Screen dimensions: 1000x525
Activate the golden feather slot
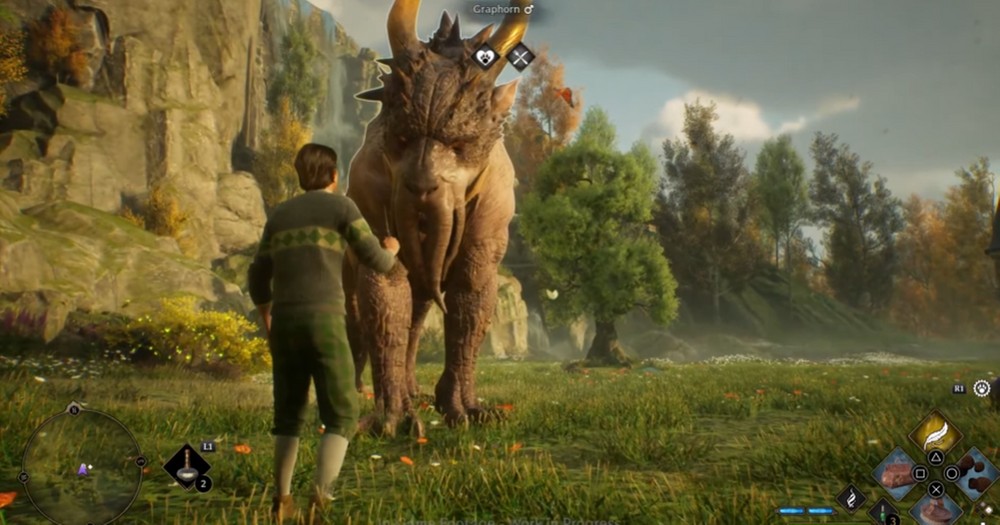[935, 434]
